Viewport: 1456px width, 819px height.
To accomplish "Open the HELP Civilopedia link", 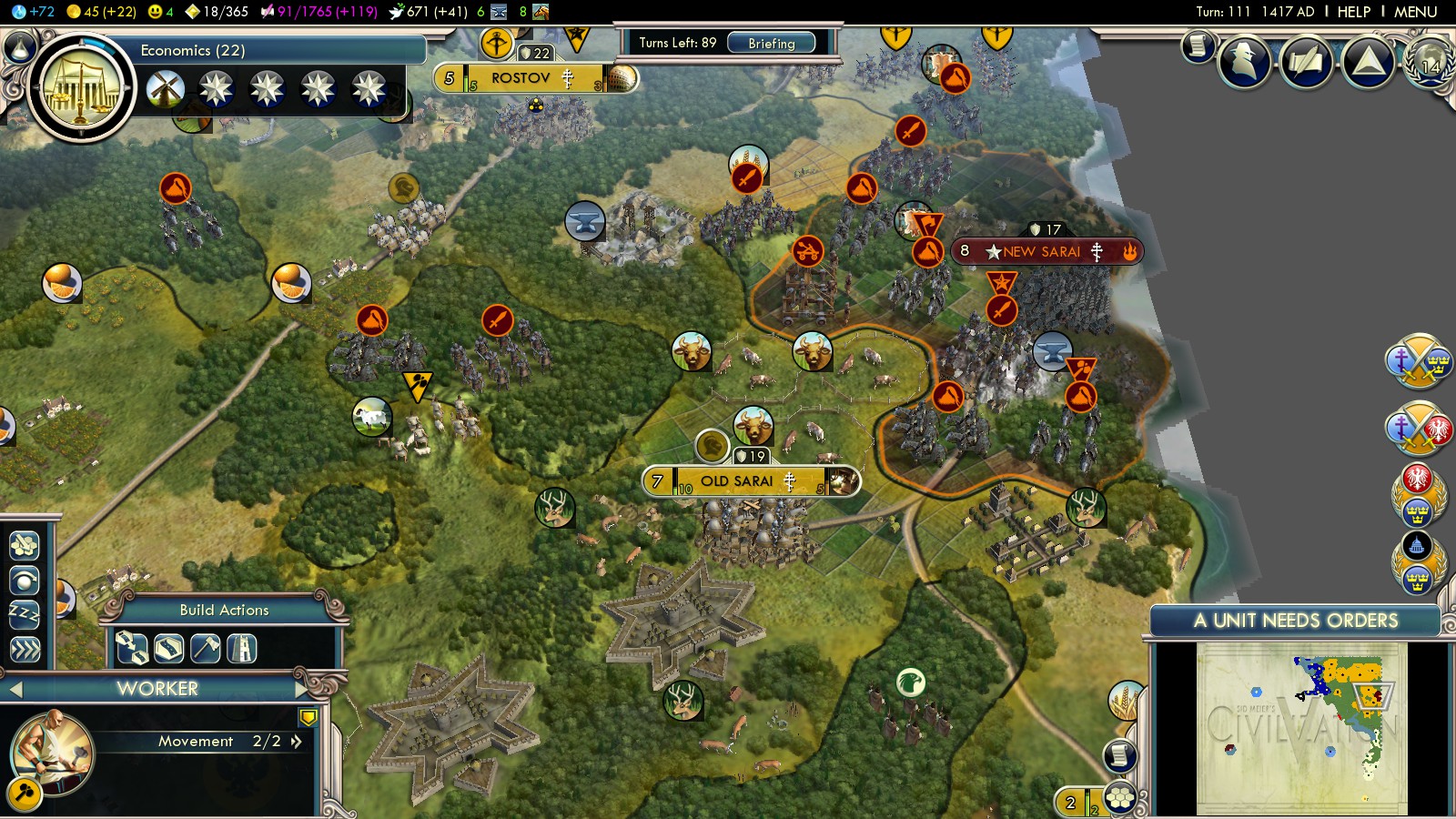I will pos(1353,12).
